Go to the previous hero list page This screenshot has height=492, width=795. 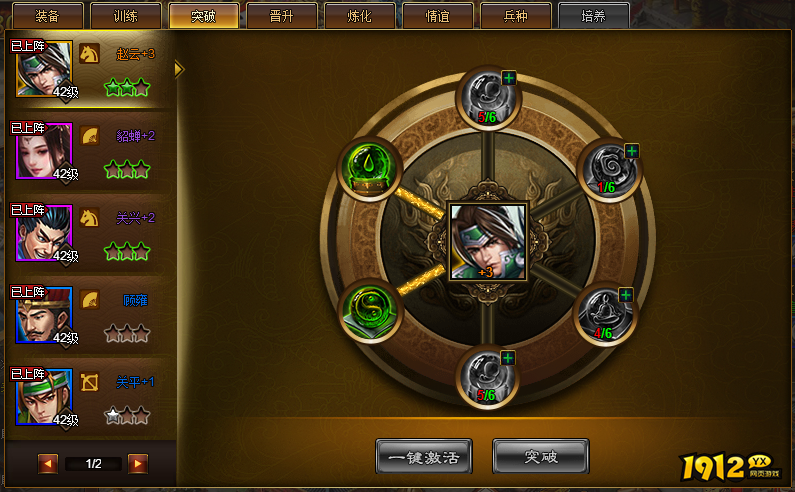[x=48, y=464]
